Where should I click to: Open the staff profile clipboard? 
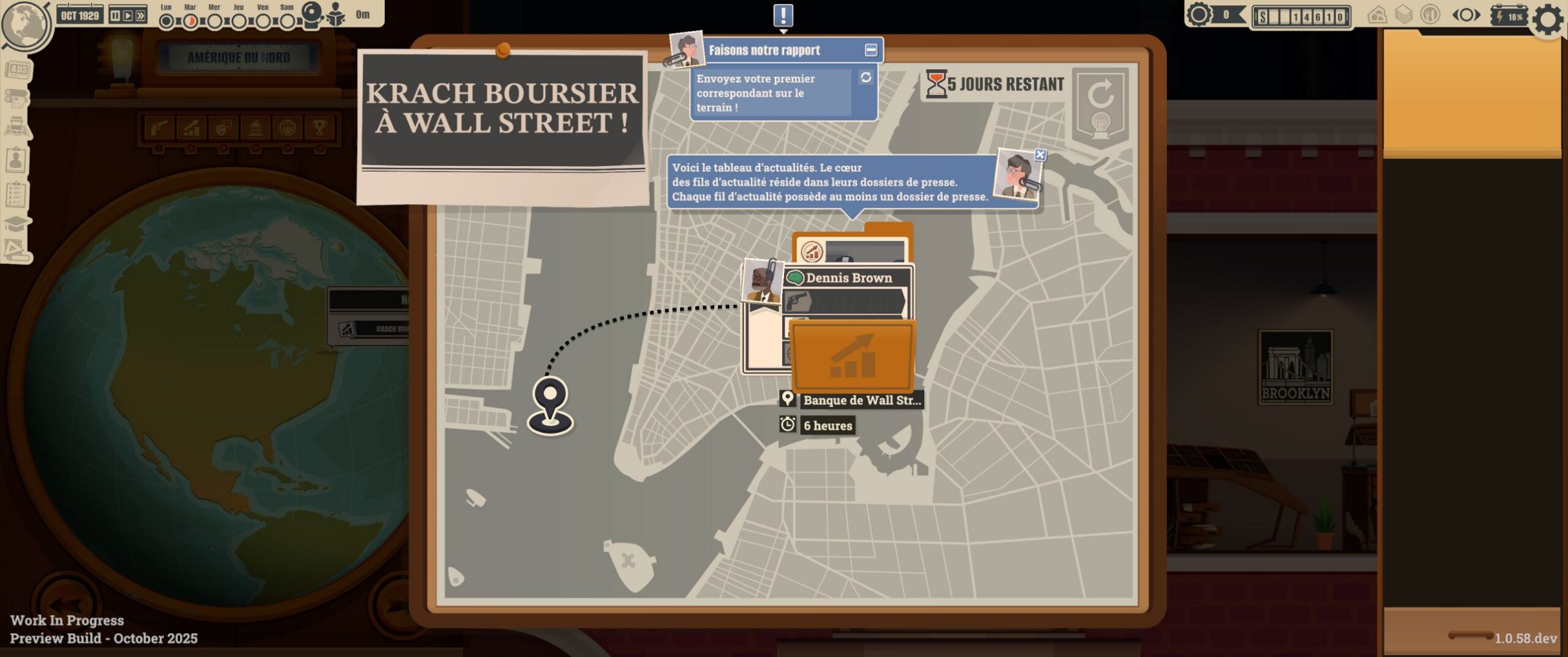coord(16,160)
